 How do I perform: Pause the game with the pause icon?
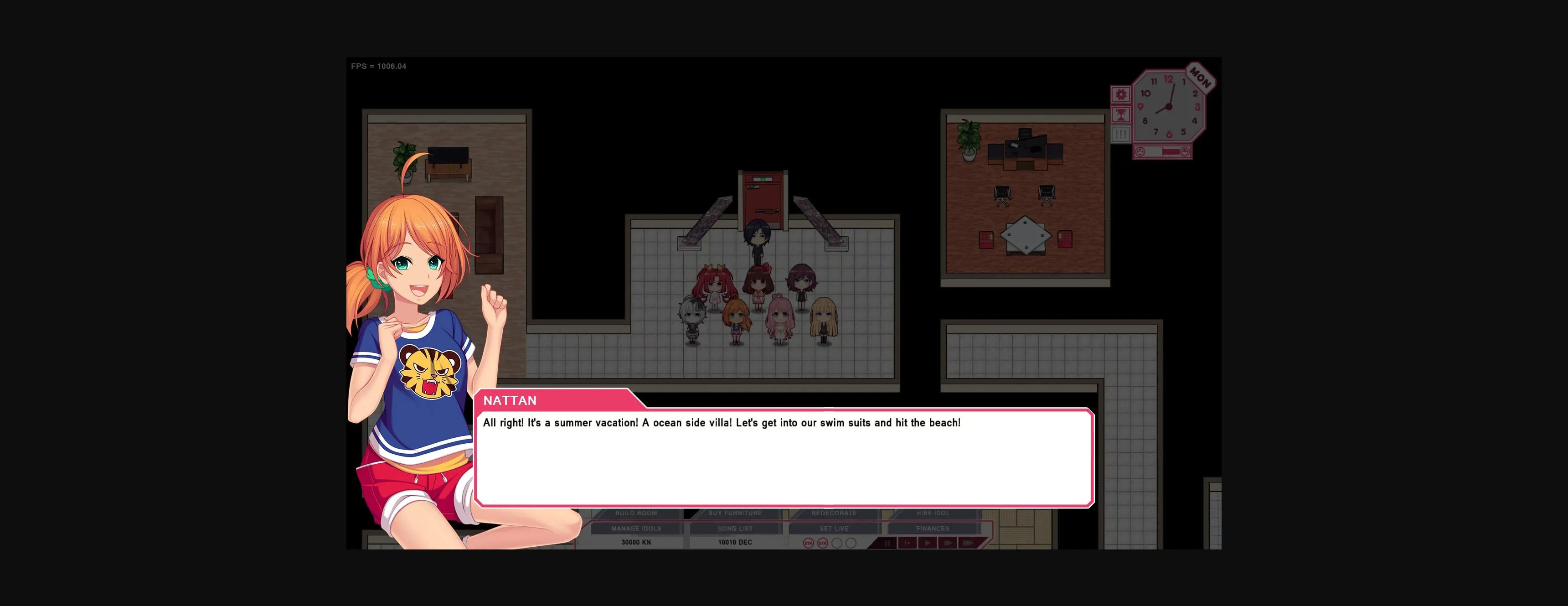(x=887, y=543)
